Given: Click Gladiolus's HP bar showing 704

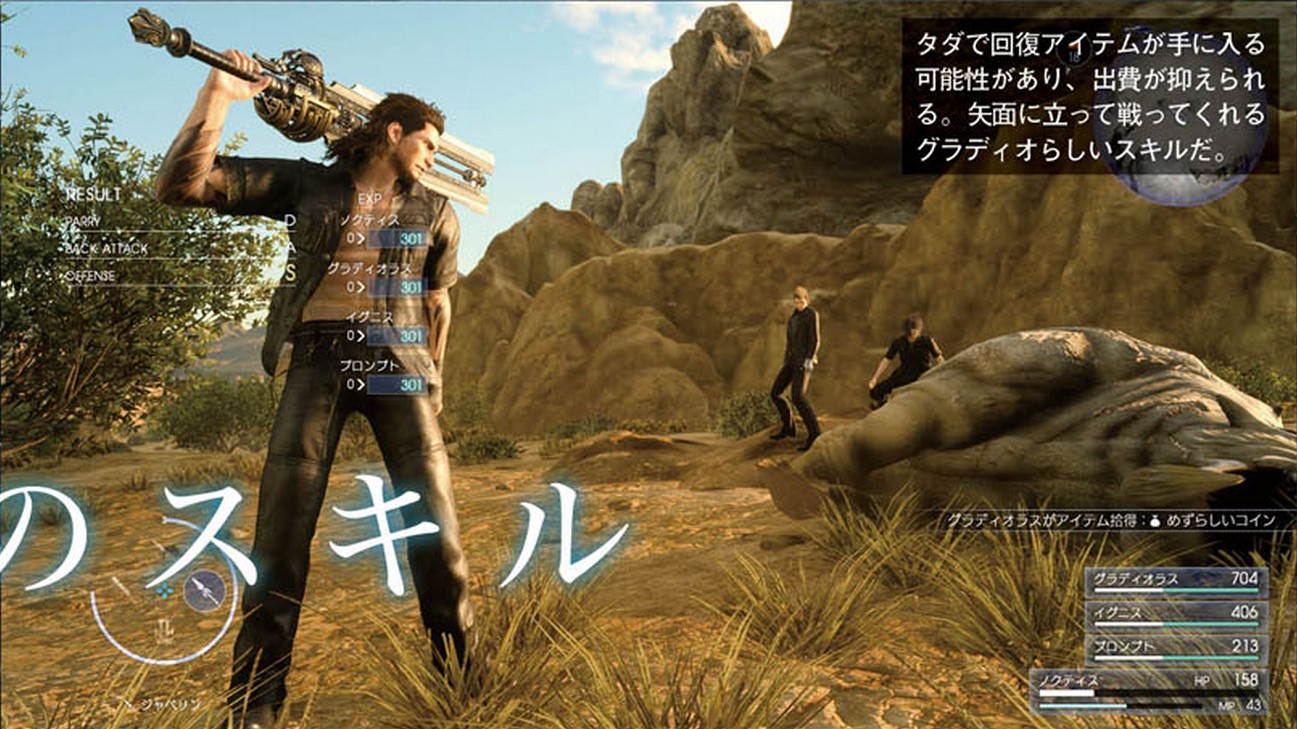Looking at the screenshot, I should point(1175,582).
